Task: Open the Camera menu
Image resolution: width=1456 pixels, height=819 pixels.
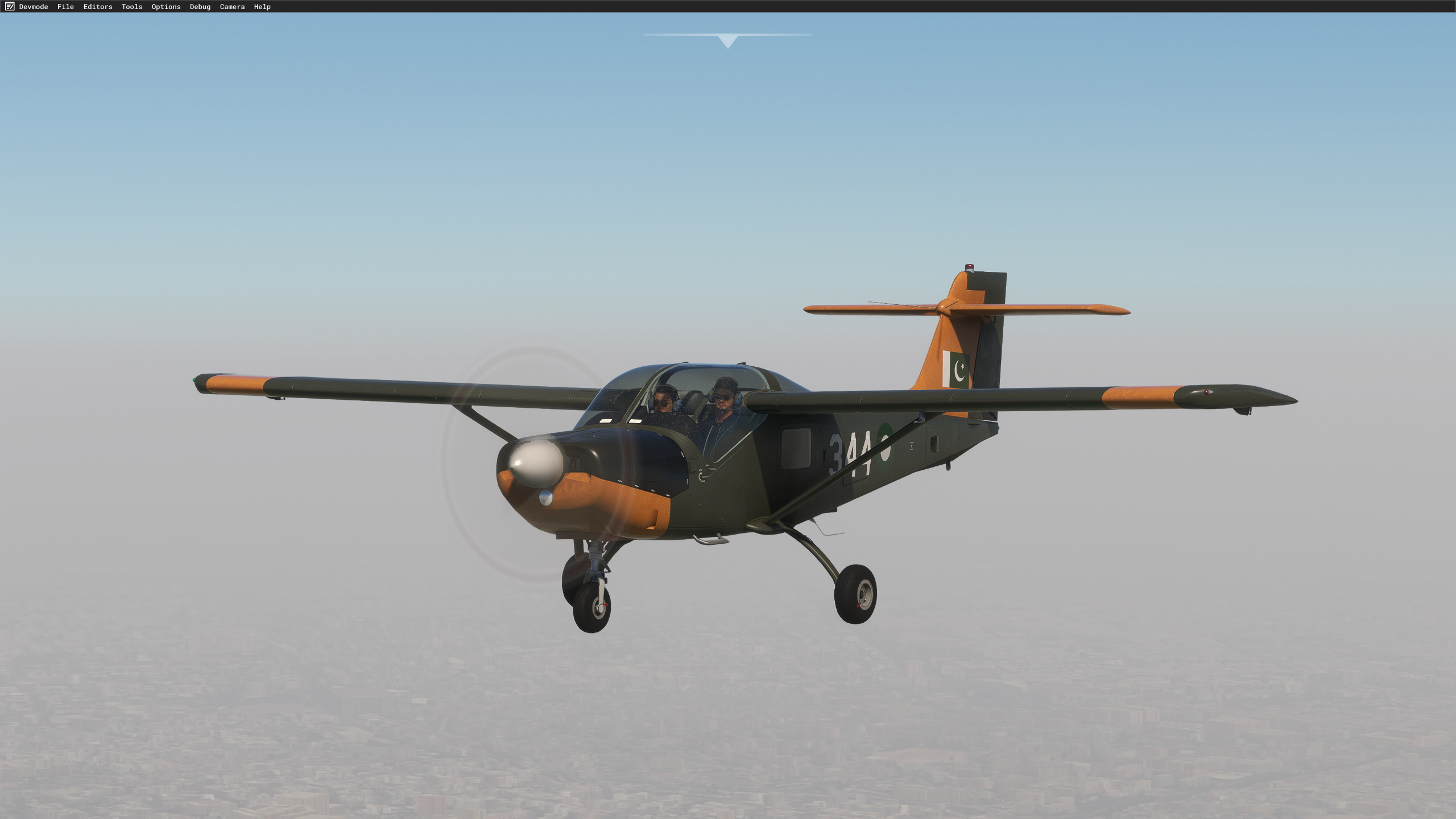Action: coord(232,7)
